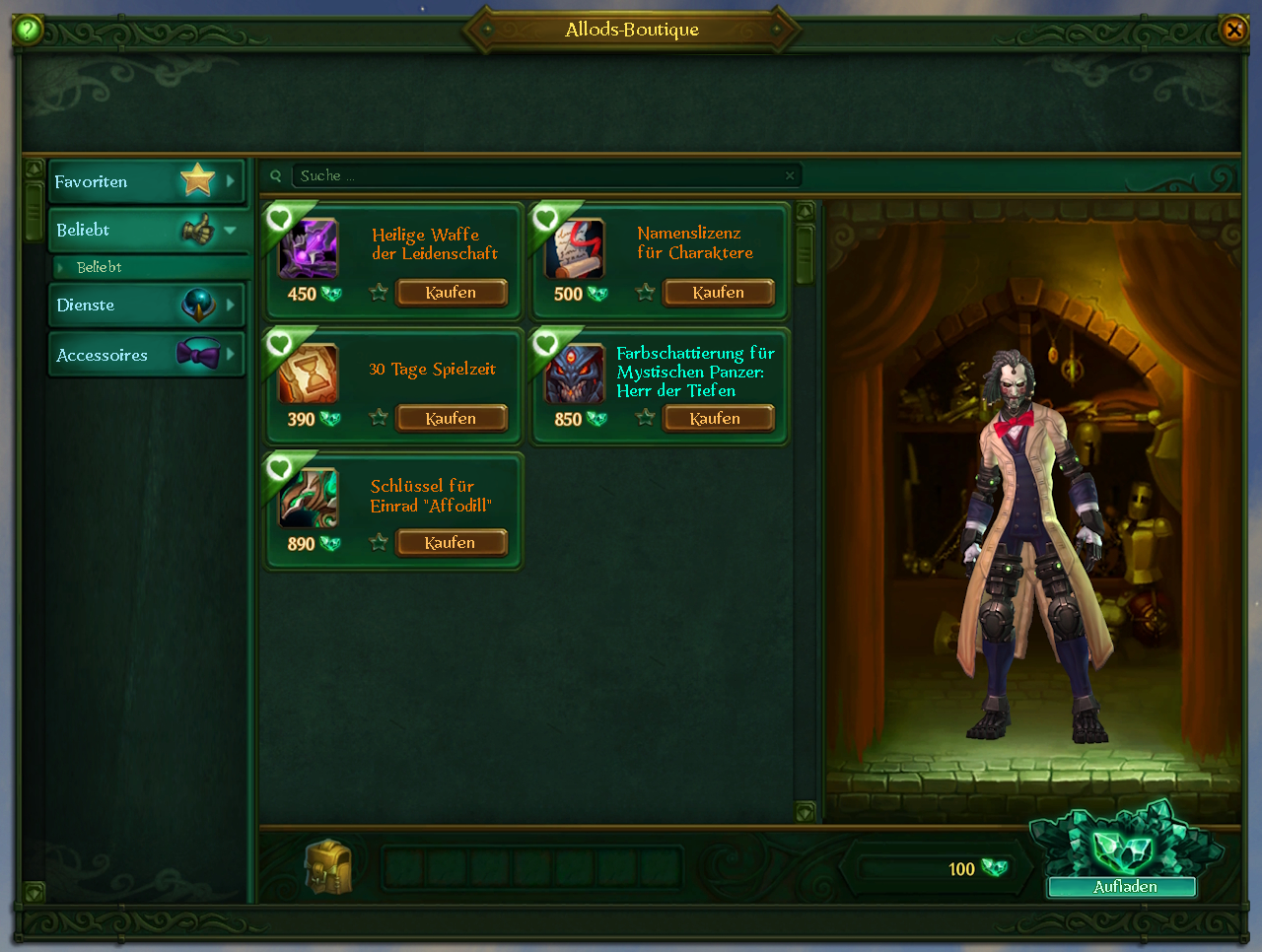Open the golden backpack icon
The image size is (1262, 952).
click(x=327, y=866)
